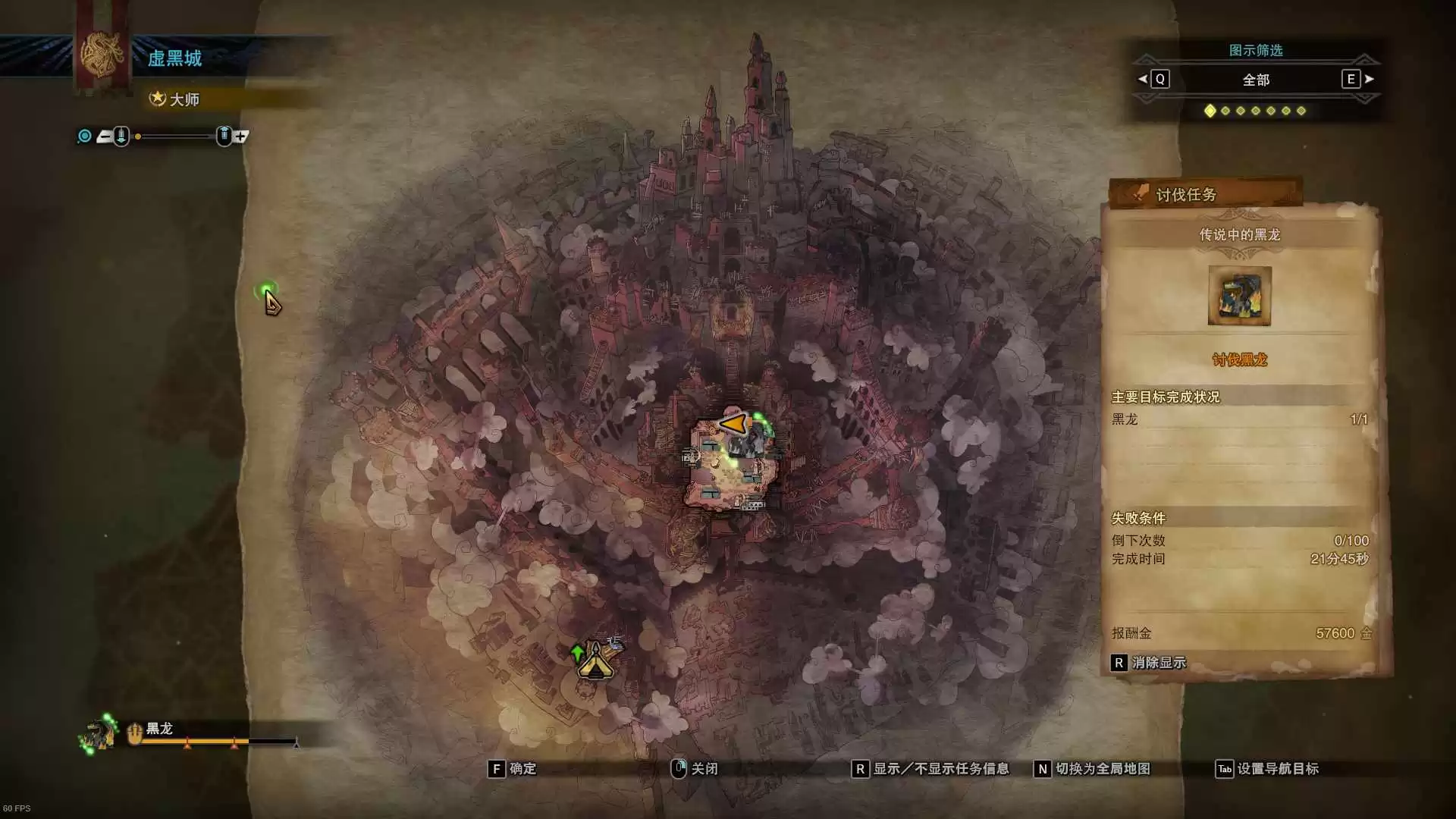This screenshot has width=1456, height=819.
Task: Click the black dragon quest thumbnail
Action: click(x=1239, y=296)
